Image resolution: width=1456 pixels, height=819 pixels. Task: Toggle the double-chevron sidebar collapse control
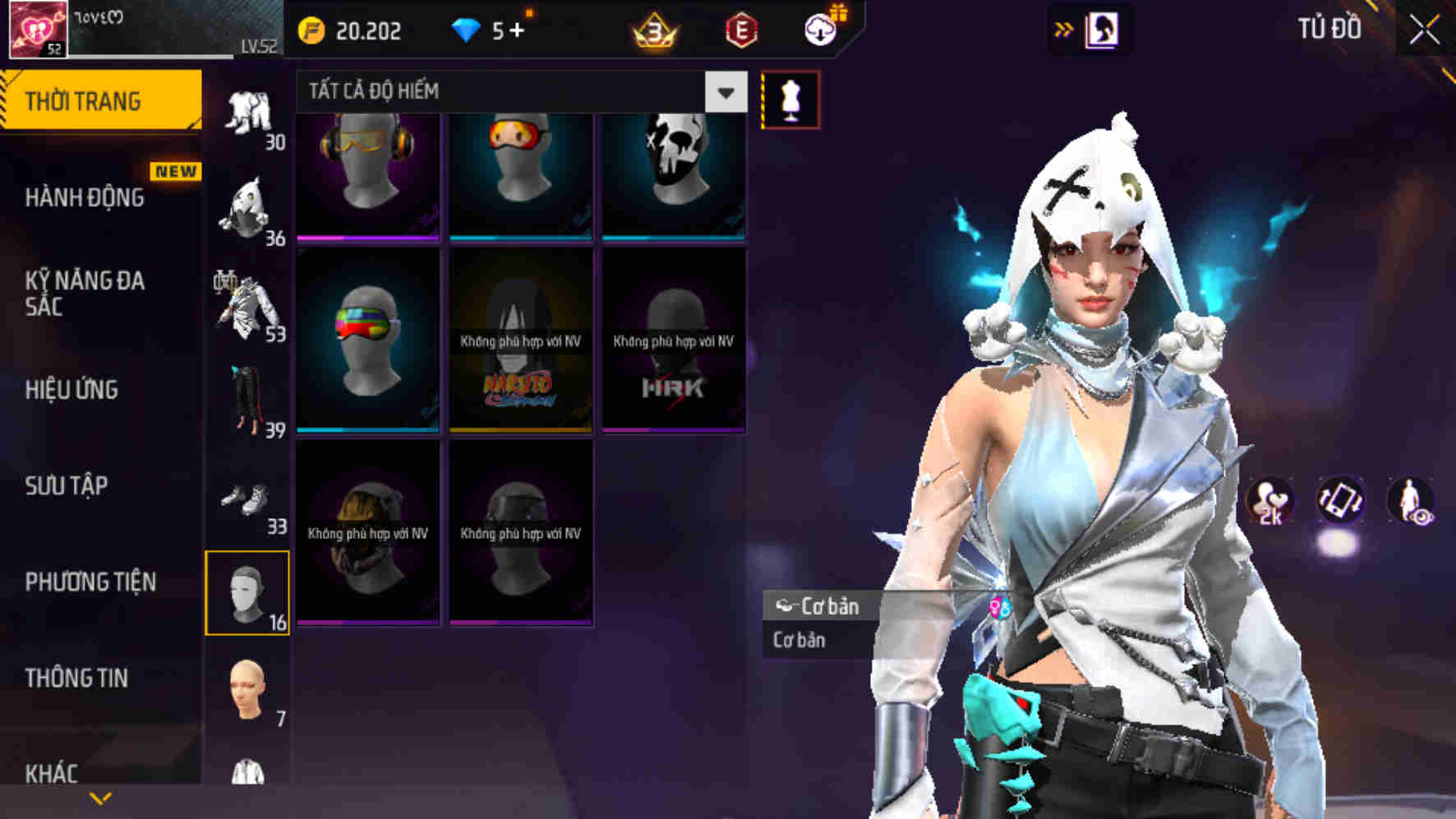(1064, 27)
